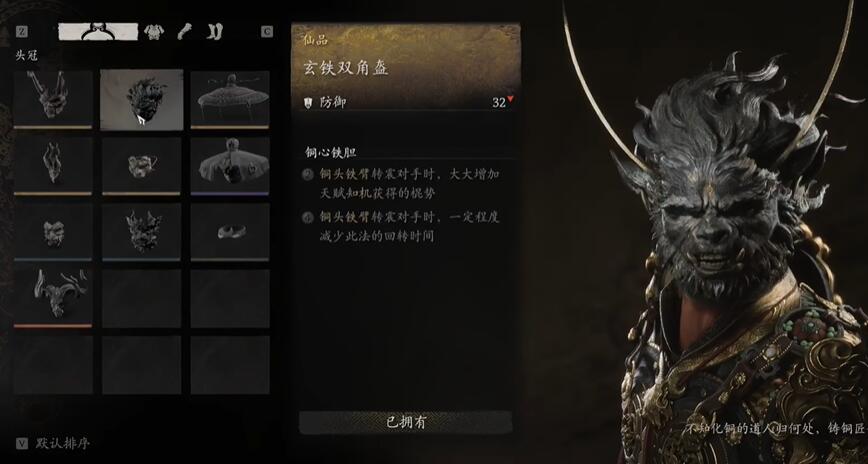Change sorting via 默认排序 label

(63, 443)
